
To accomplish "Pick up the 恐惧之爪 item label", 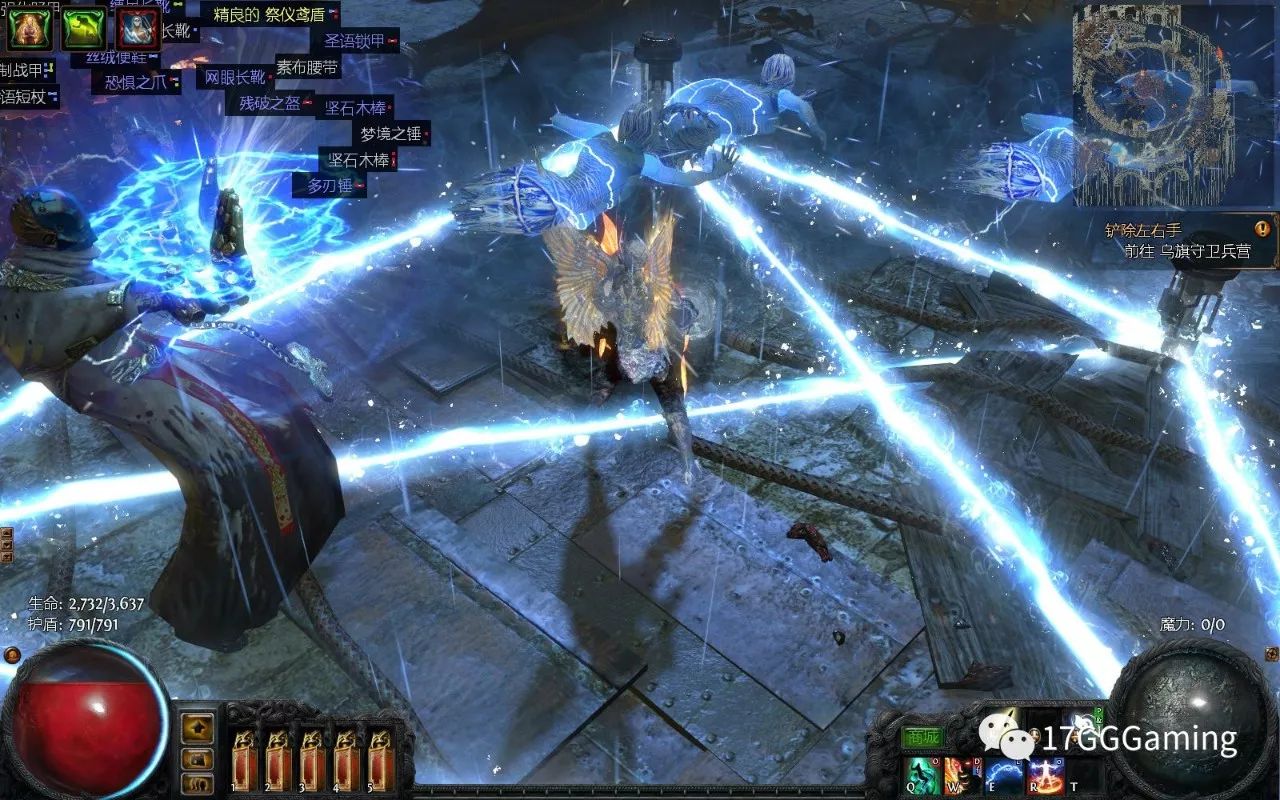I will click(x=135, y=82).
